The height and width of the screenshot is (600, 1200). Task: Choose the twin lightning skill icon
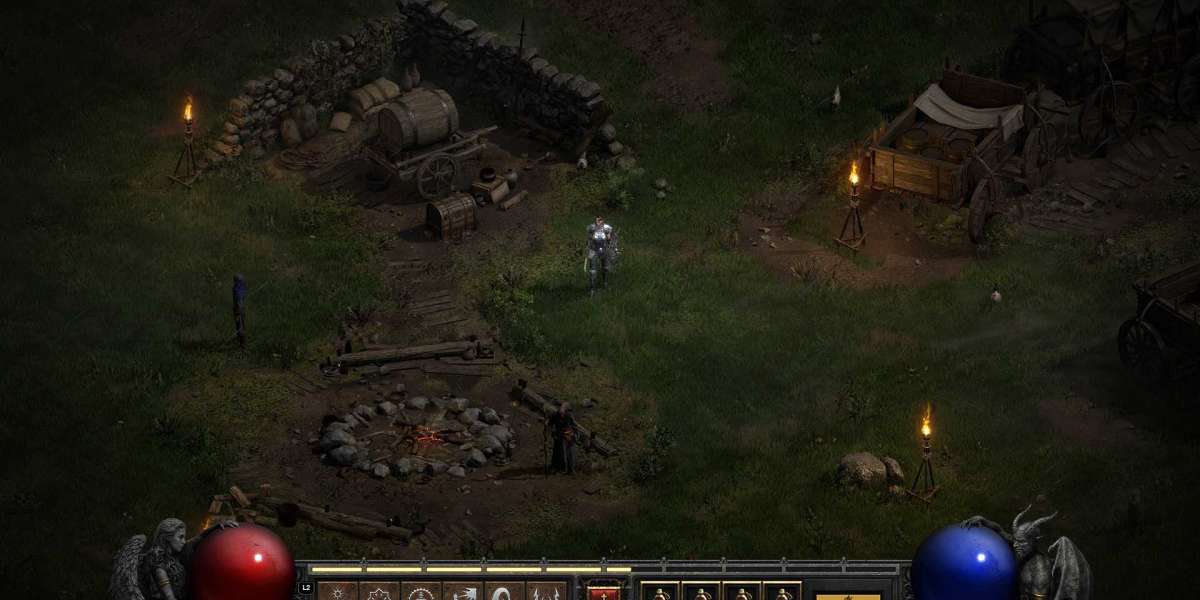click(x=547, y=592)
